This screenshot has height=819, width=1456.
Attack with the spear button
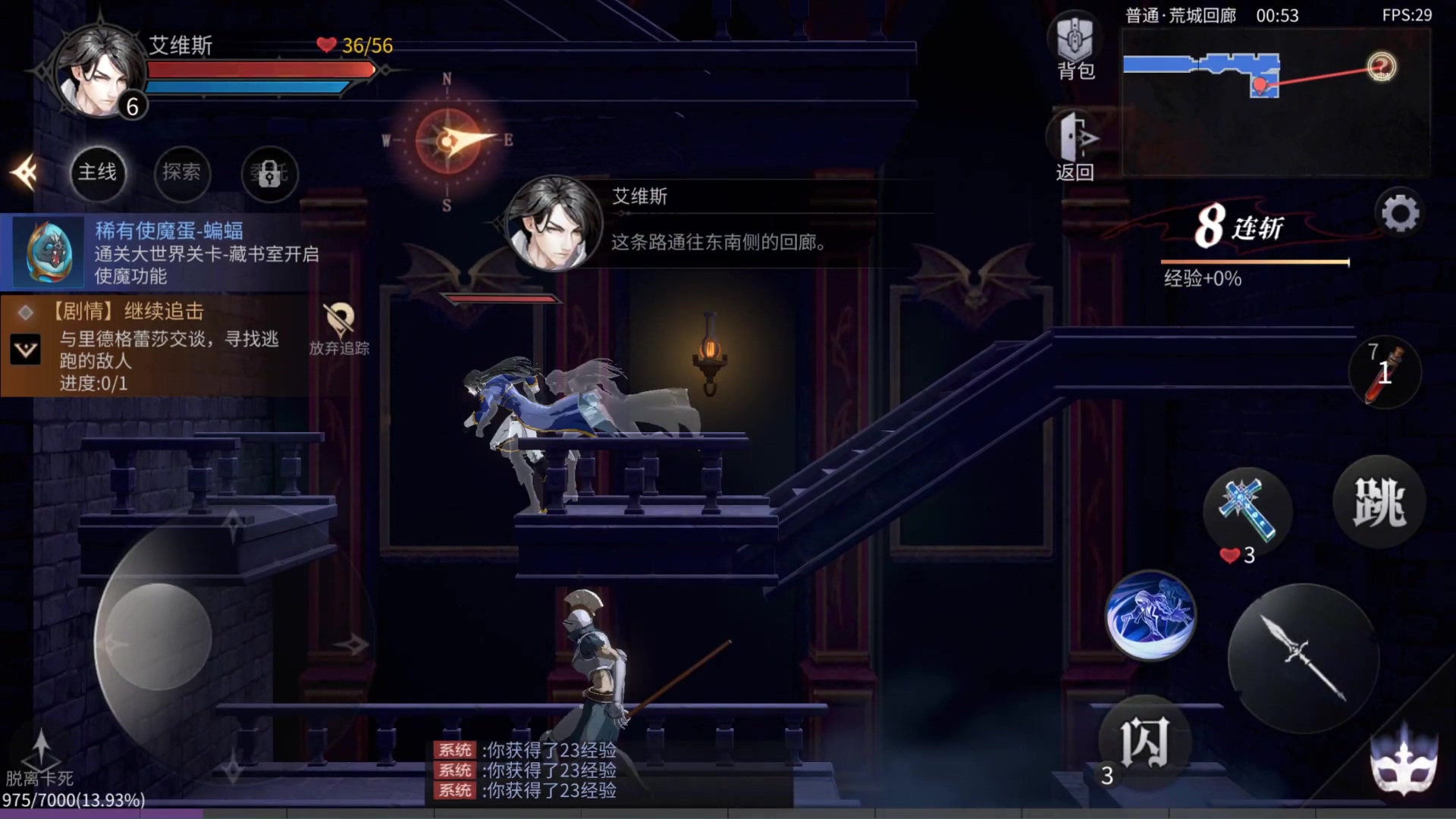coord(1303,657)
